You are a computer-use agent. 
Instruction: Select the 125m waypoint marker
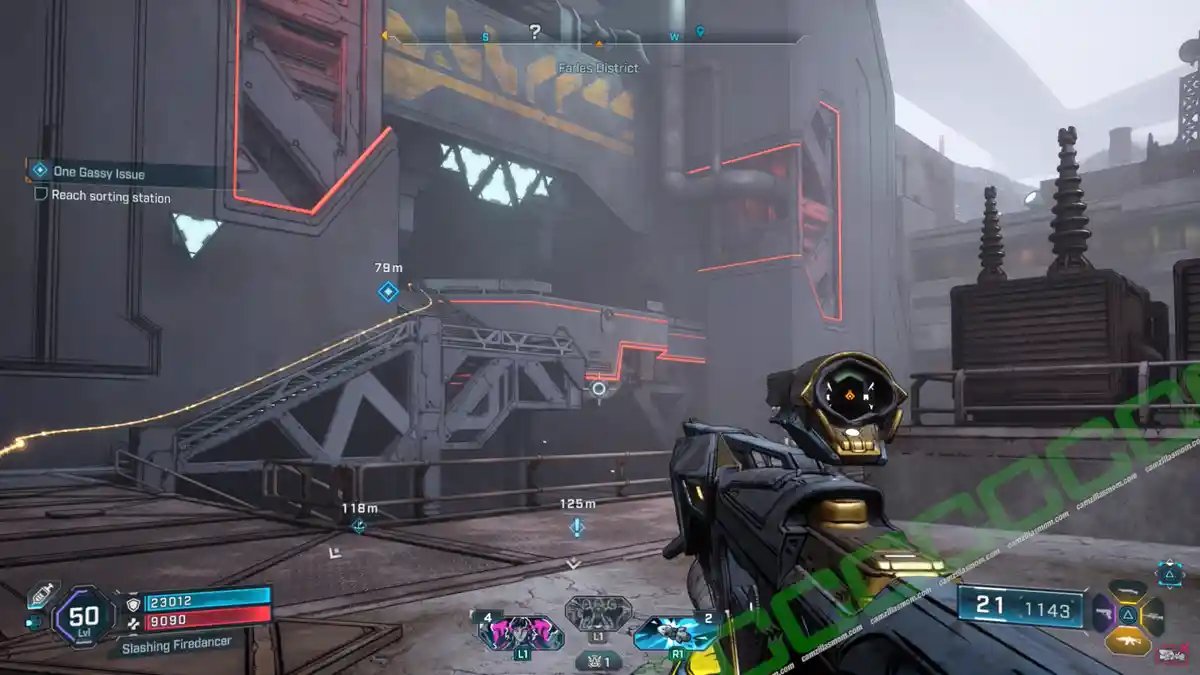pyautogui.click(x=577, y=526)
